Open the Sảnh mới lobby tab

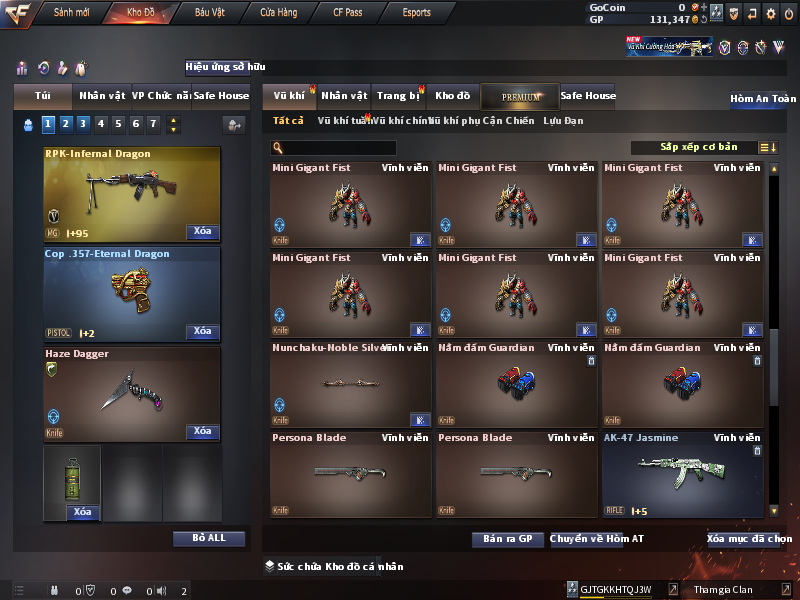72,13
